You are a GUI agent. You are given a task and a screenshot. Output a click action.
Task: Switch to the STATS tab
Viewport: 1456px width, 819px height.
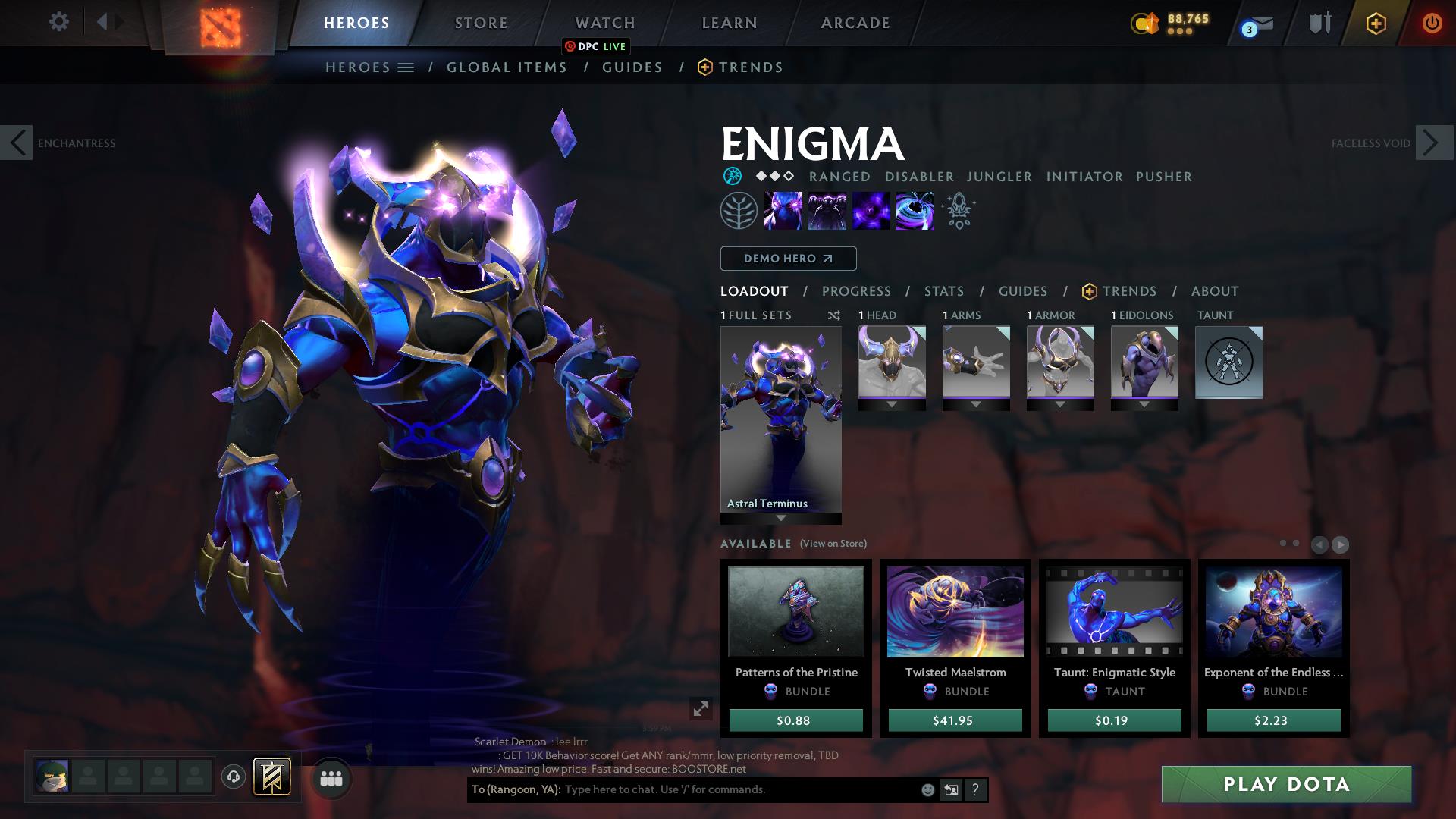(x=943, y=290)
